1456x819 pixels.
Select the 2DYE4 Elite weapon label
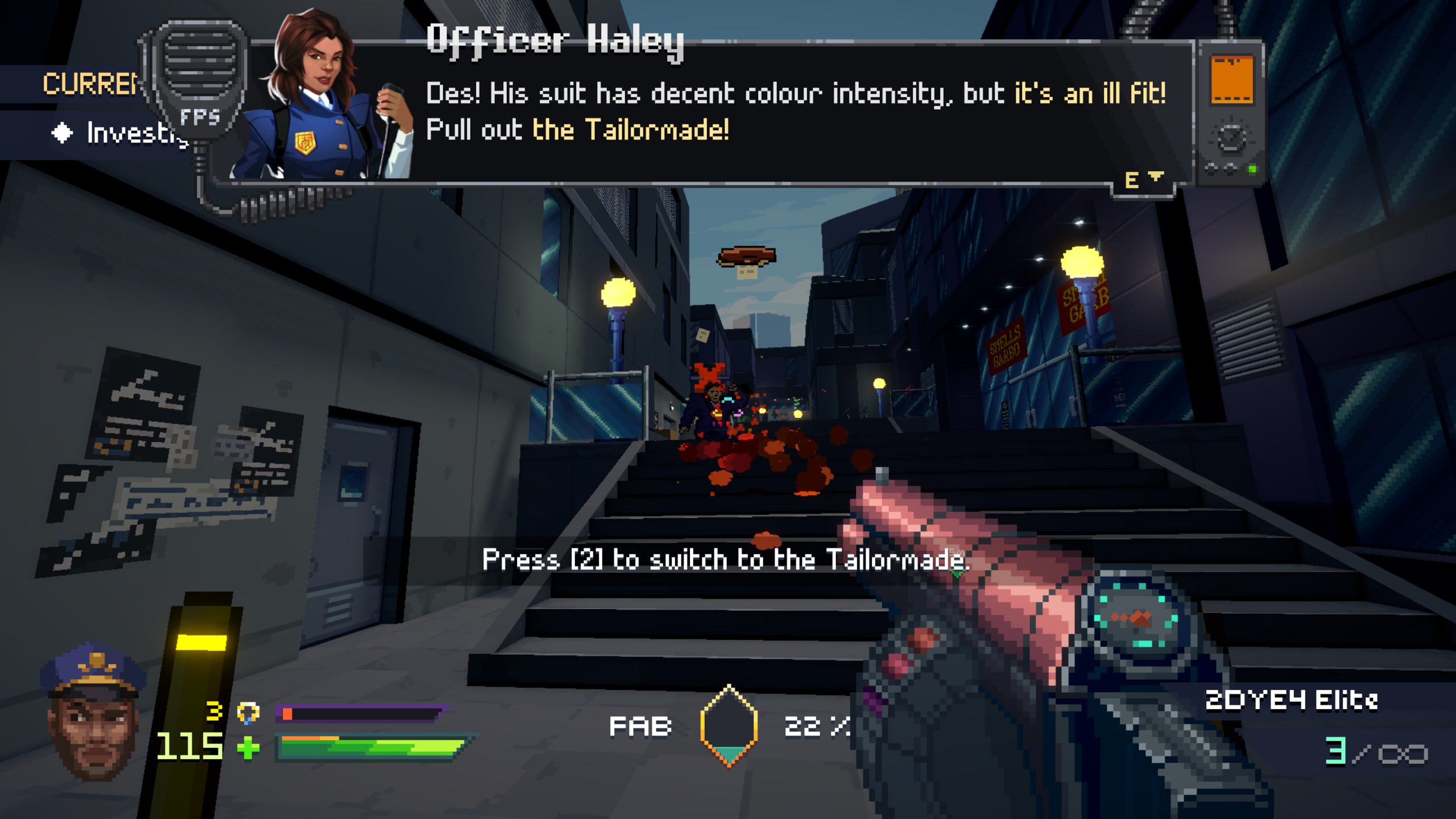coord(1291,701)
